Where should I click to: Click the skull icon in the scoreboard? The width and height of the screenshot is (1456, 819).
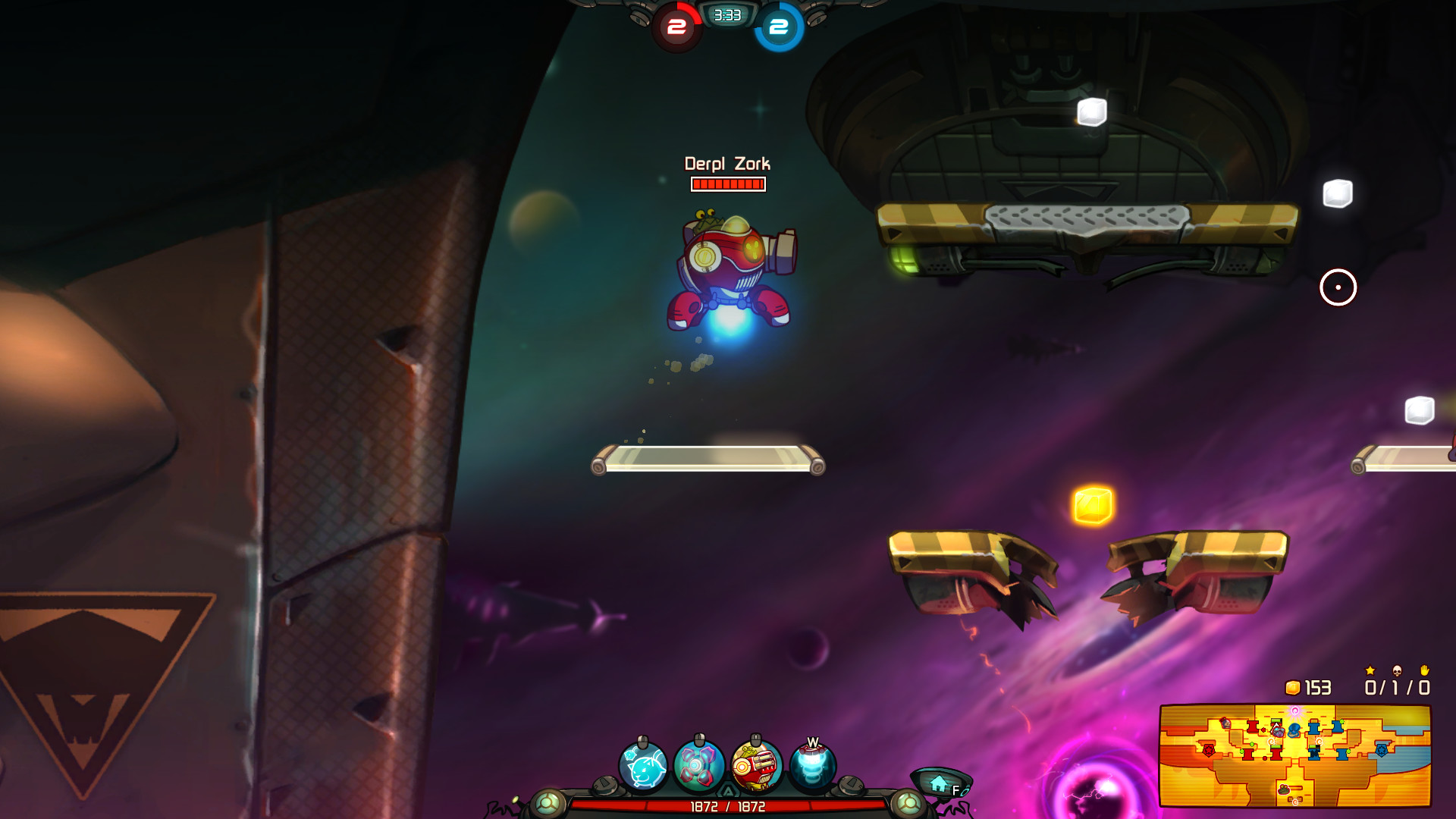pos(1397,670)
